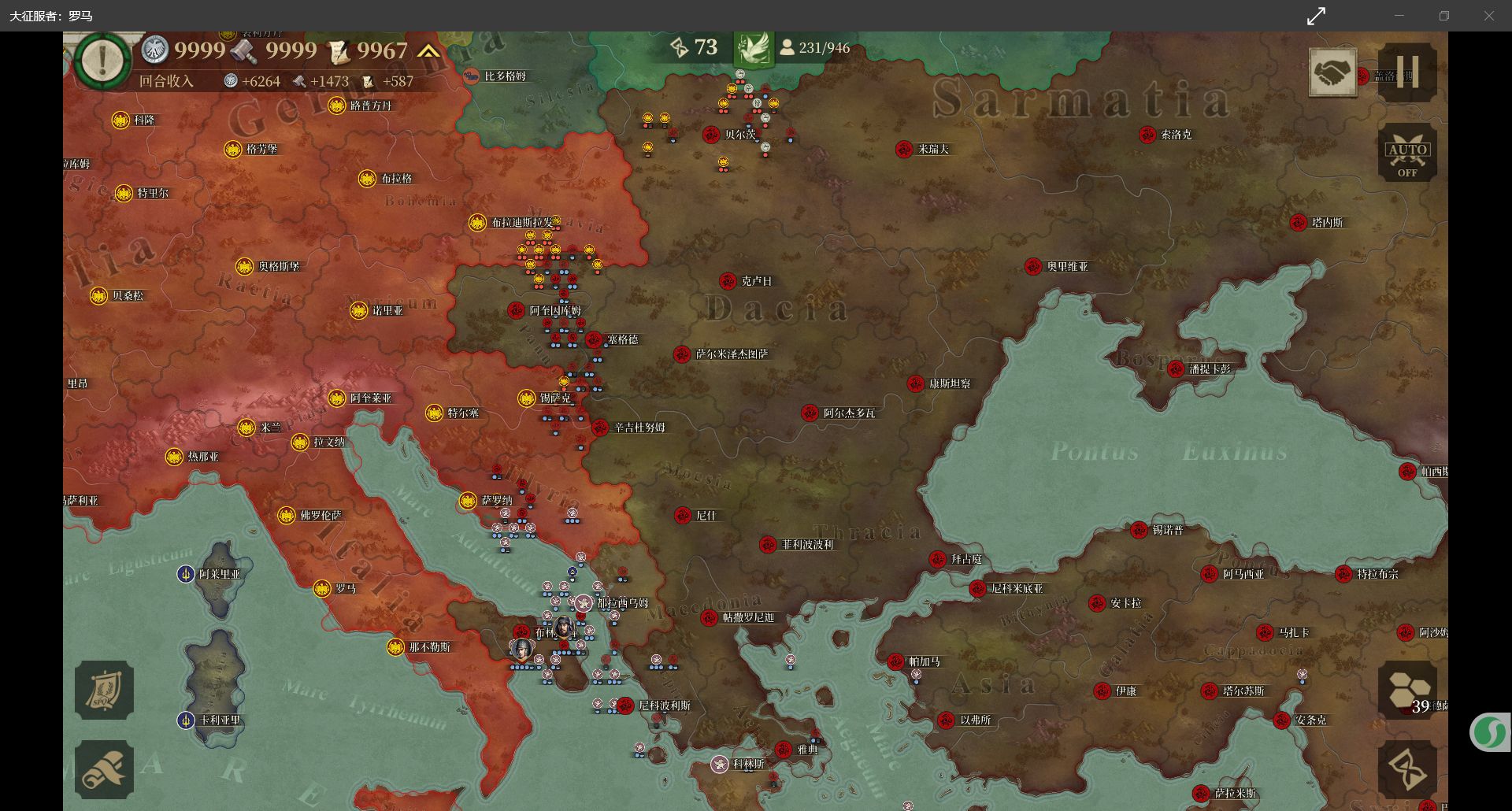Image resolution: width=1512 pixels, height=811 pixels.
Task: Close the game window
Action: click(1489, 16)
